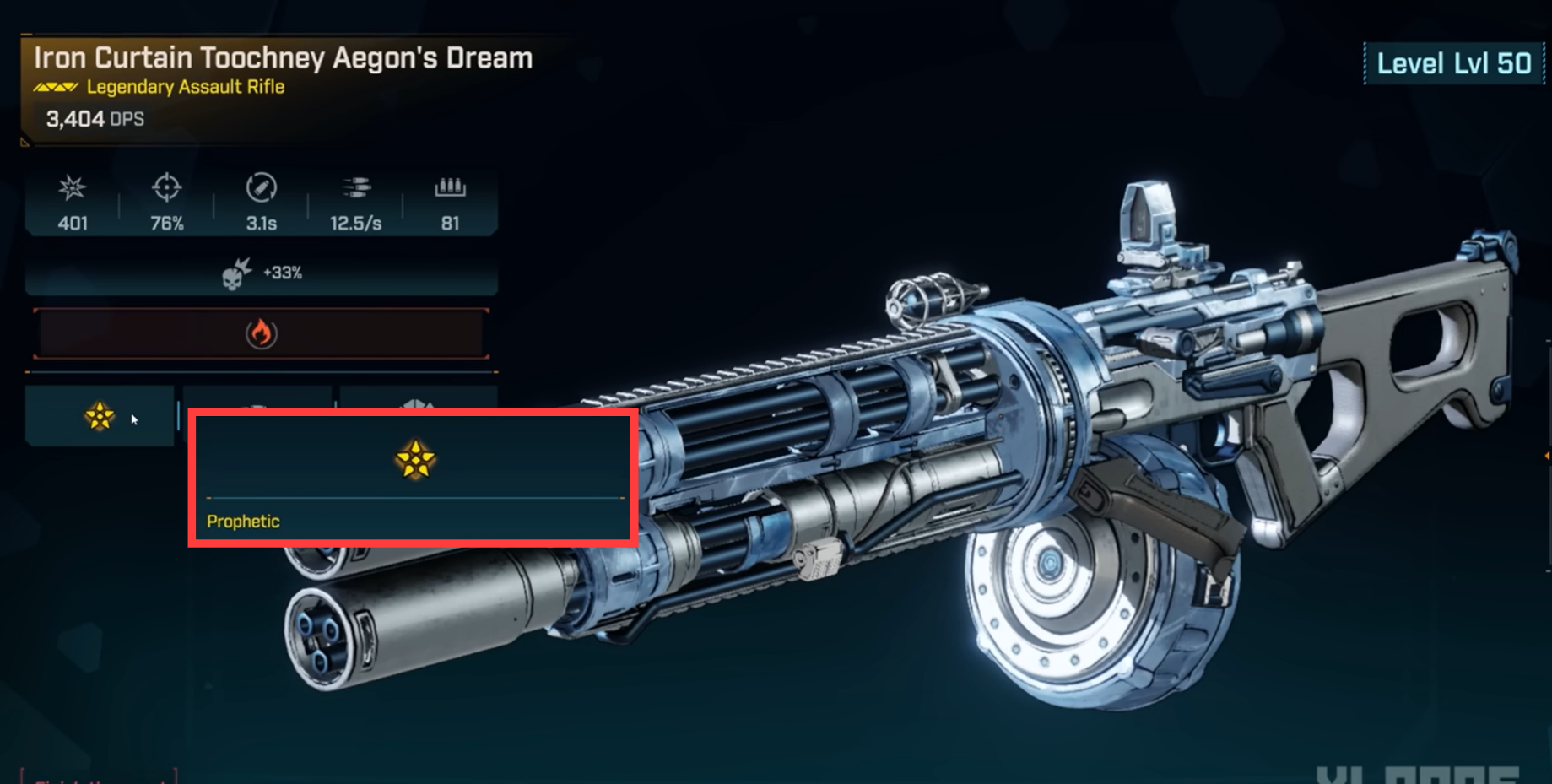
Task: Select the magazine size icon above 81
Action: click(451, 189)
